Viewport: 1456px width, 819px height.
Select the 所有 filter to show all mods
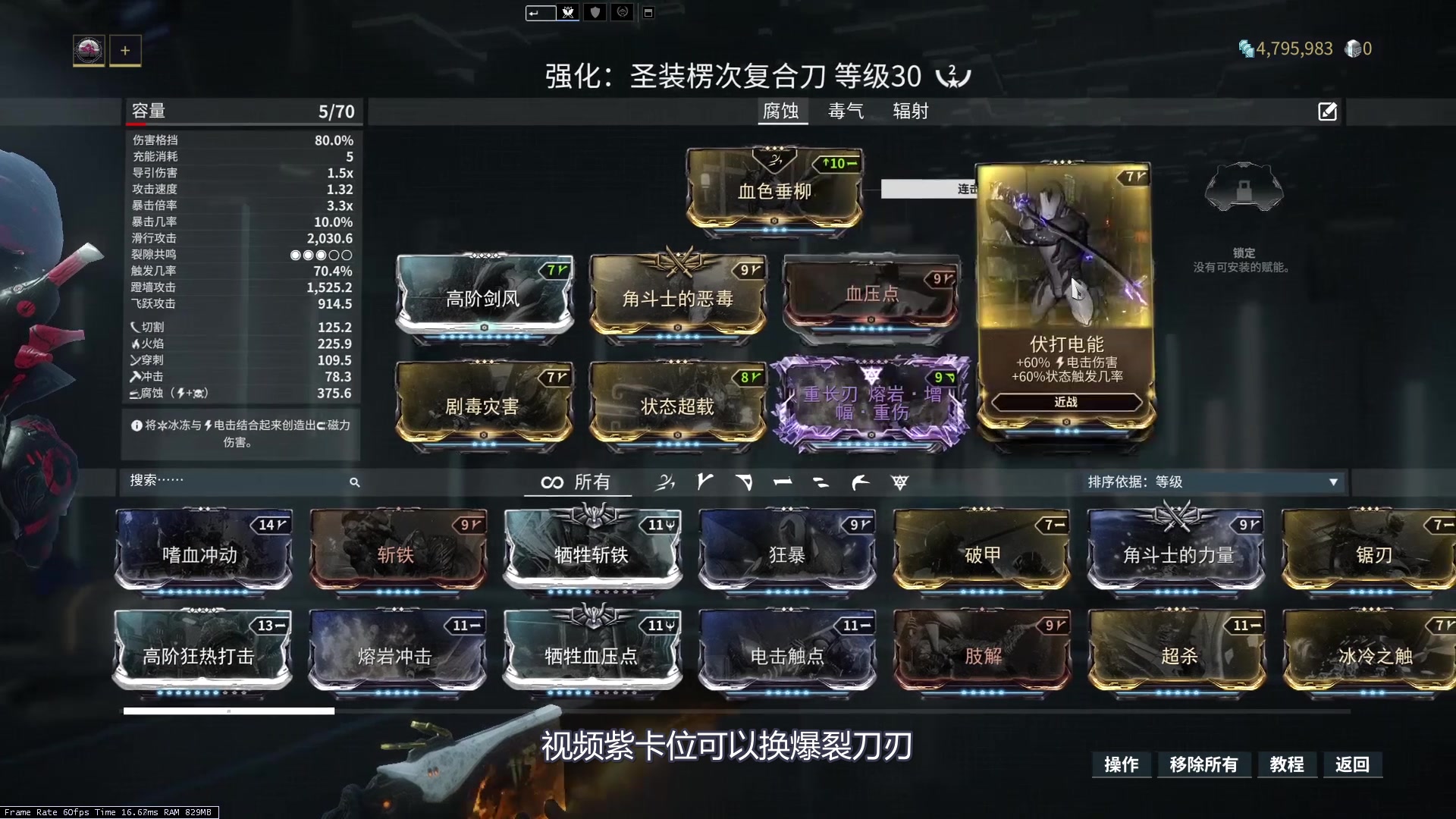(578, 482)
